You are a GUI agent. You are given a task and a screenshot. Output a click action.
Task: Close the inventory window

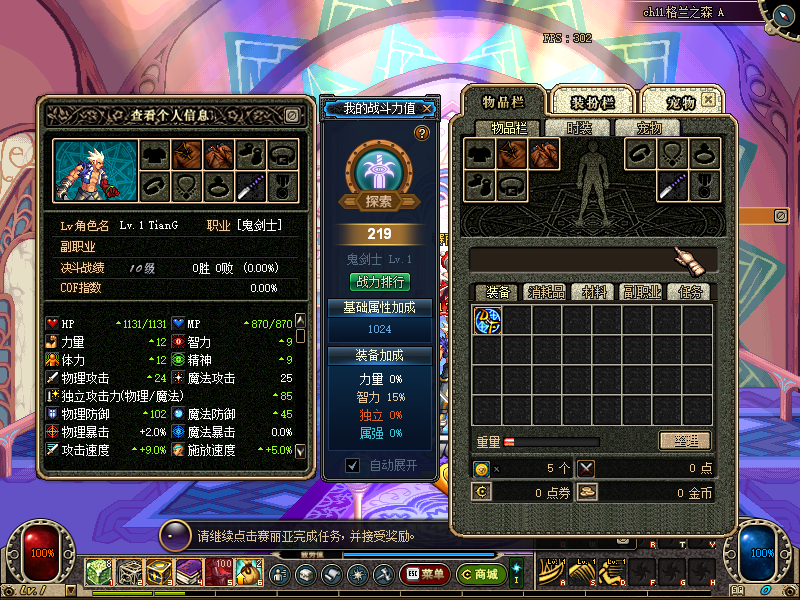click(708, 100)
